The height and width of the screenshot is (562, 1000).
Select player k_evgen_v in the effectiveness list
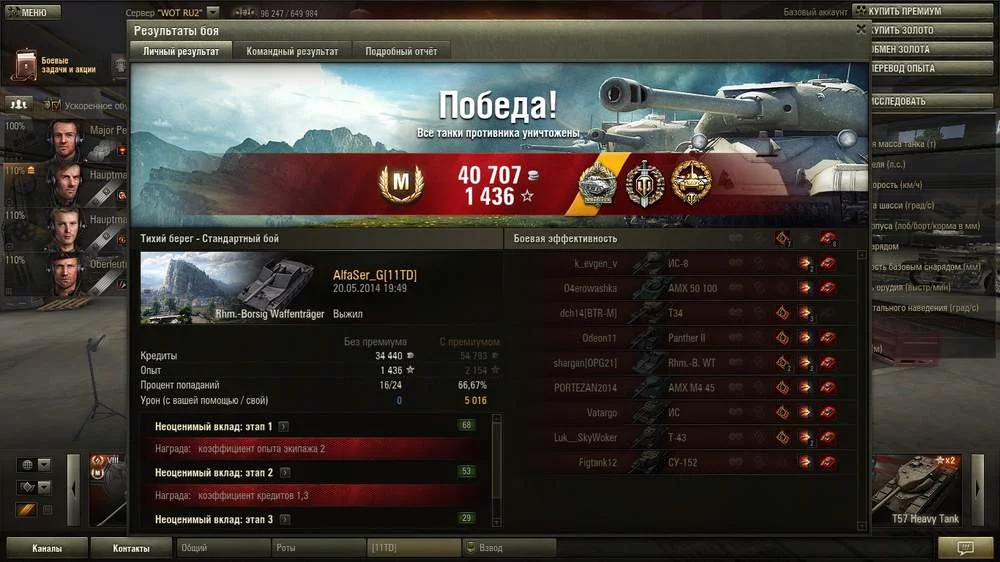pos(596,264)
